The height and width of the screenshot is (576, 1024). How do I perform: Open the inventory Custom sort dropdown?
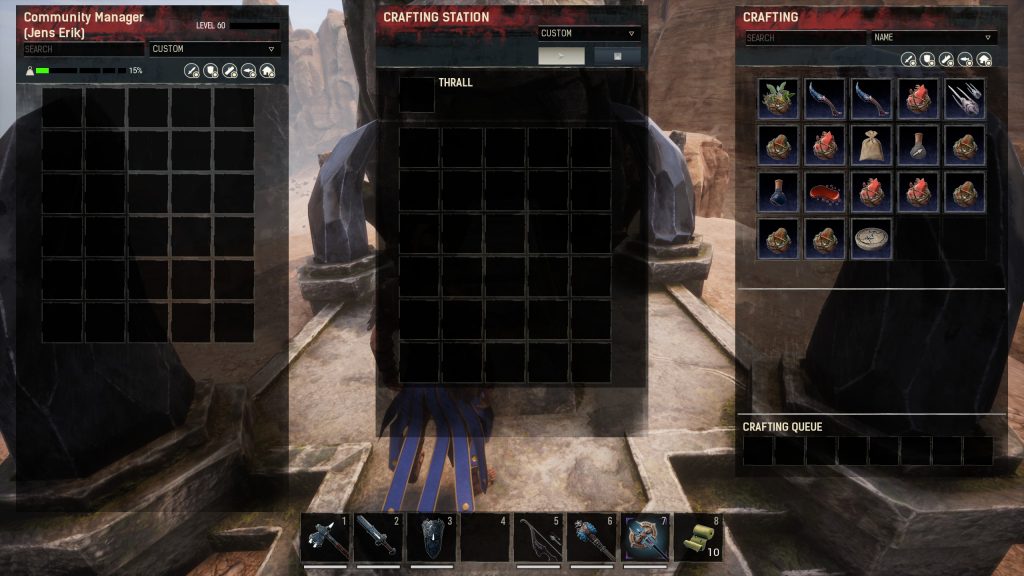[214, 49]
